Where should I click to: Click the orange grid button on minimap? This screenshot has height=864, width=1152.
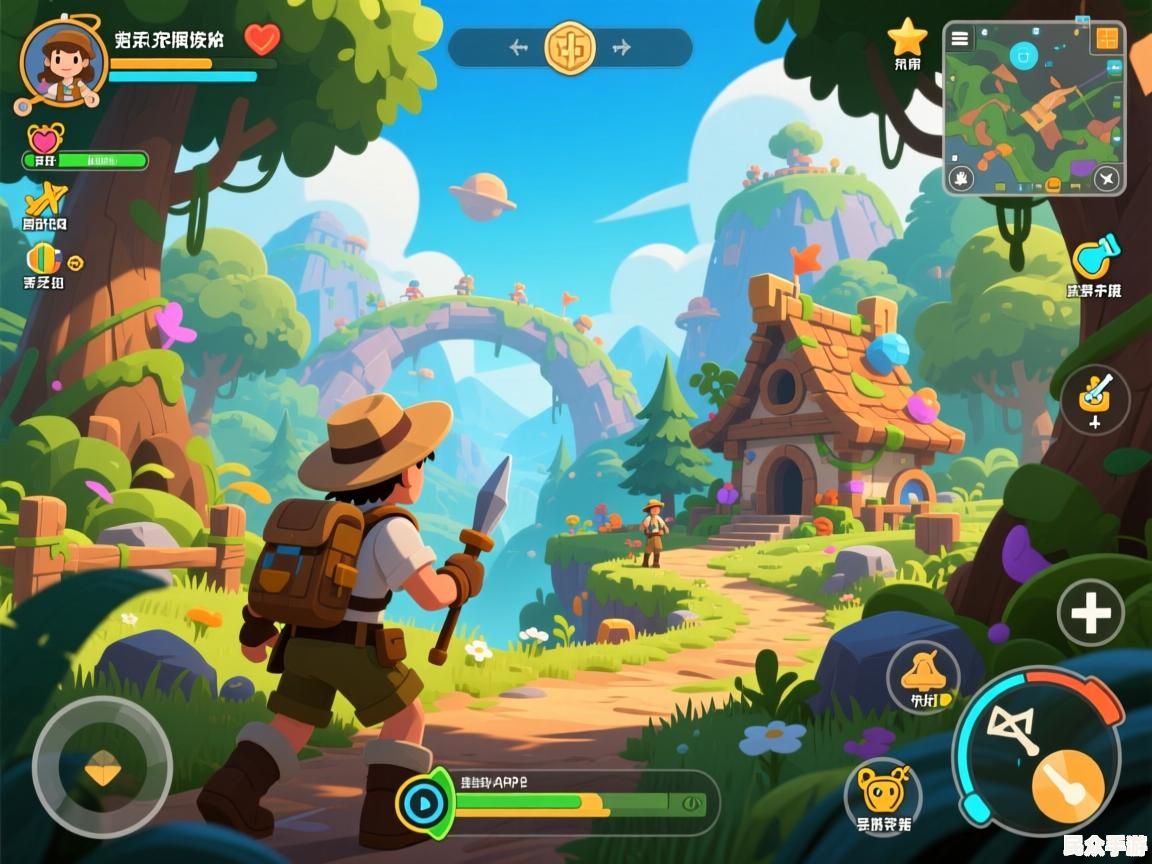1106,39
